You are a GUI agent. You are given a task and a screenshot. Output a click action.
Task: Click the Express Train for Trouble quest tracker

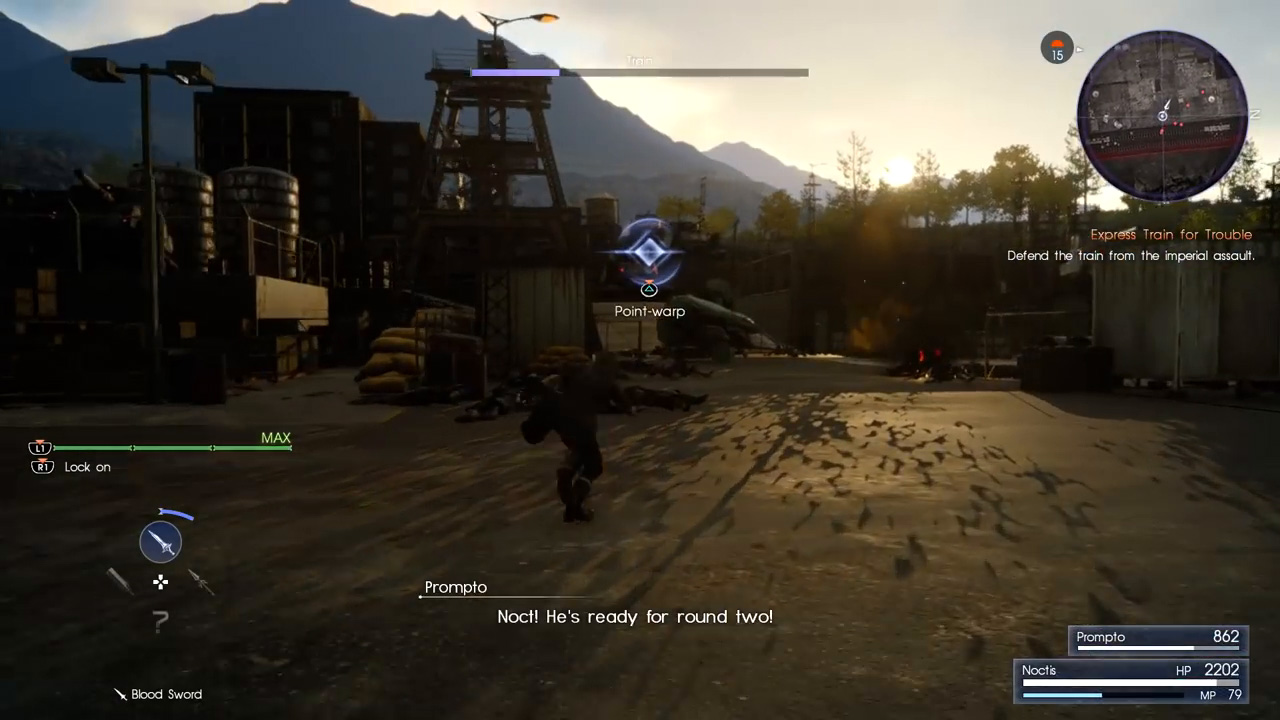point(1170,235)
